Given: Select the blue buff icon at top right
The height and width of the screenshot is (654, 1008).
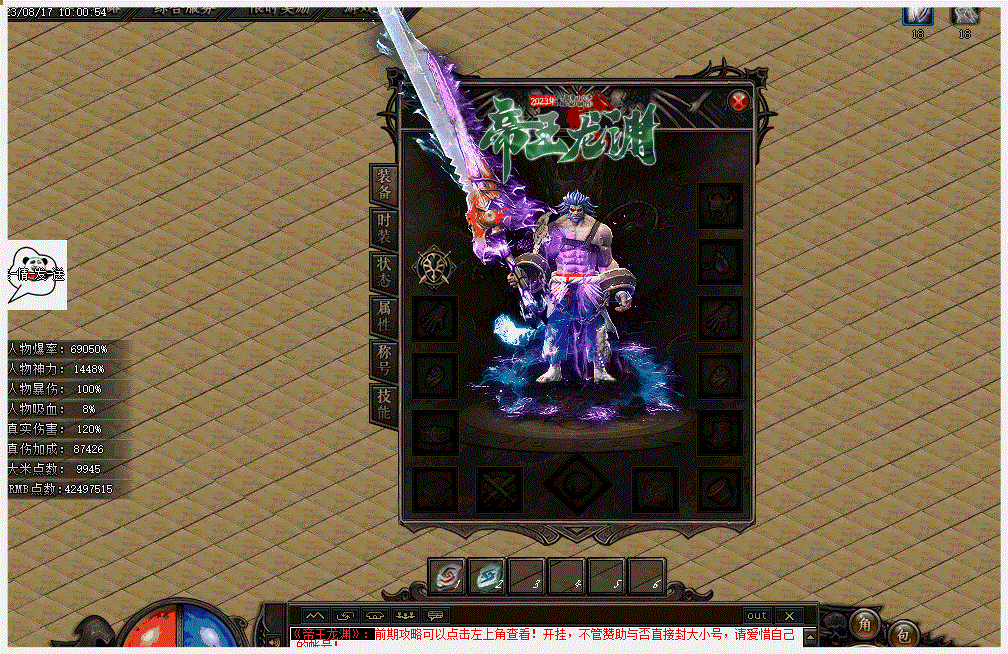Looking at the screenshot, I should (x=918, y=13).
